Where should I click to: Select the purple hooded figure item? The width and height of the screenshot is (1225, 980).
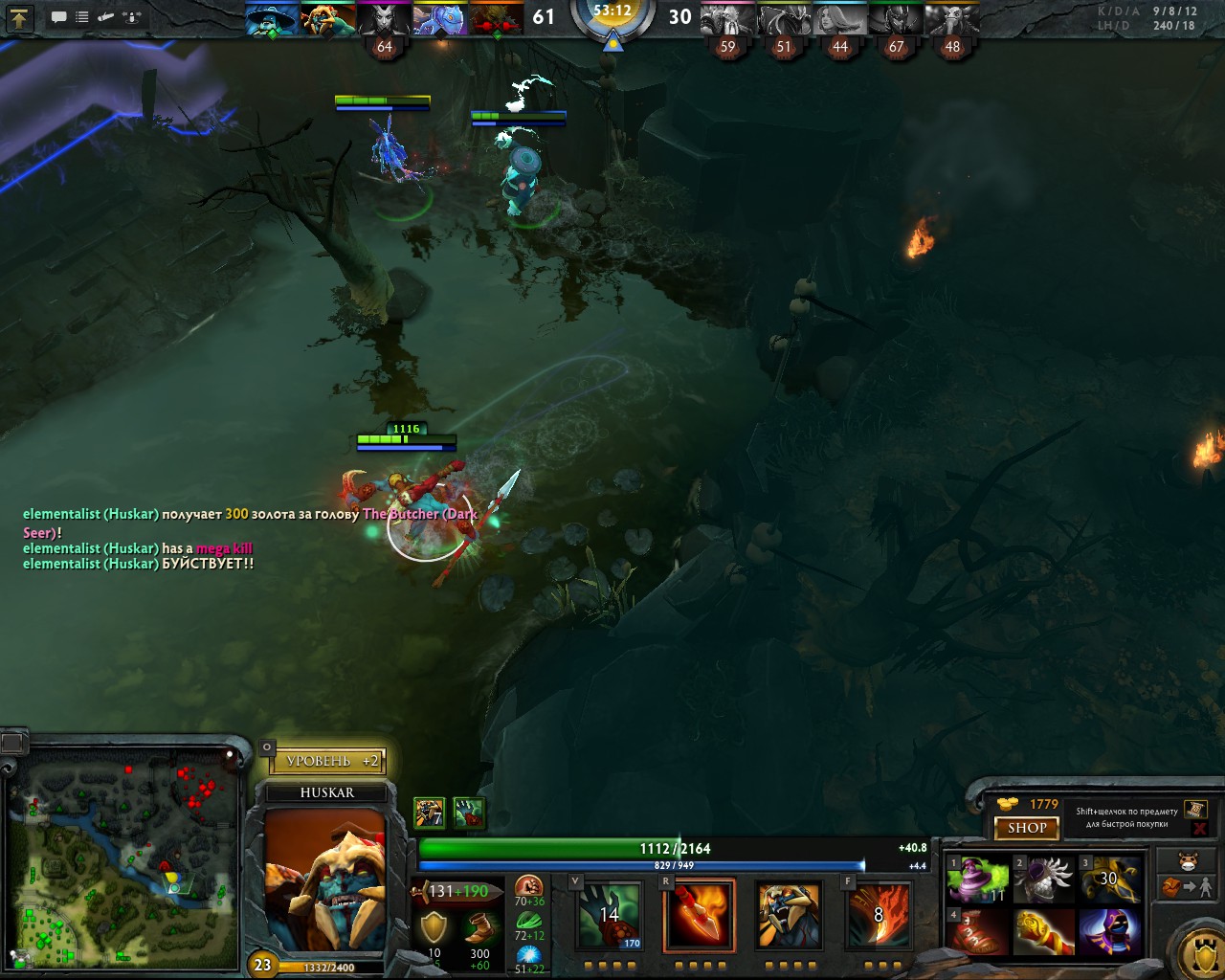[x=1109, y=933]
